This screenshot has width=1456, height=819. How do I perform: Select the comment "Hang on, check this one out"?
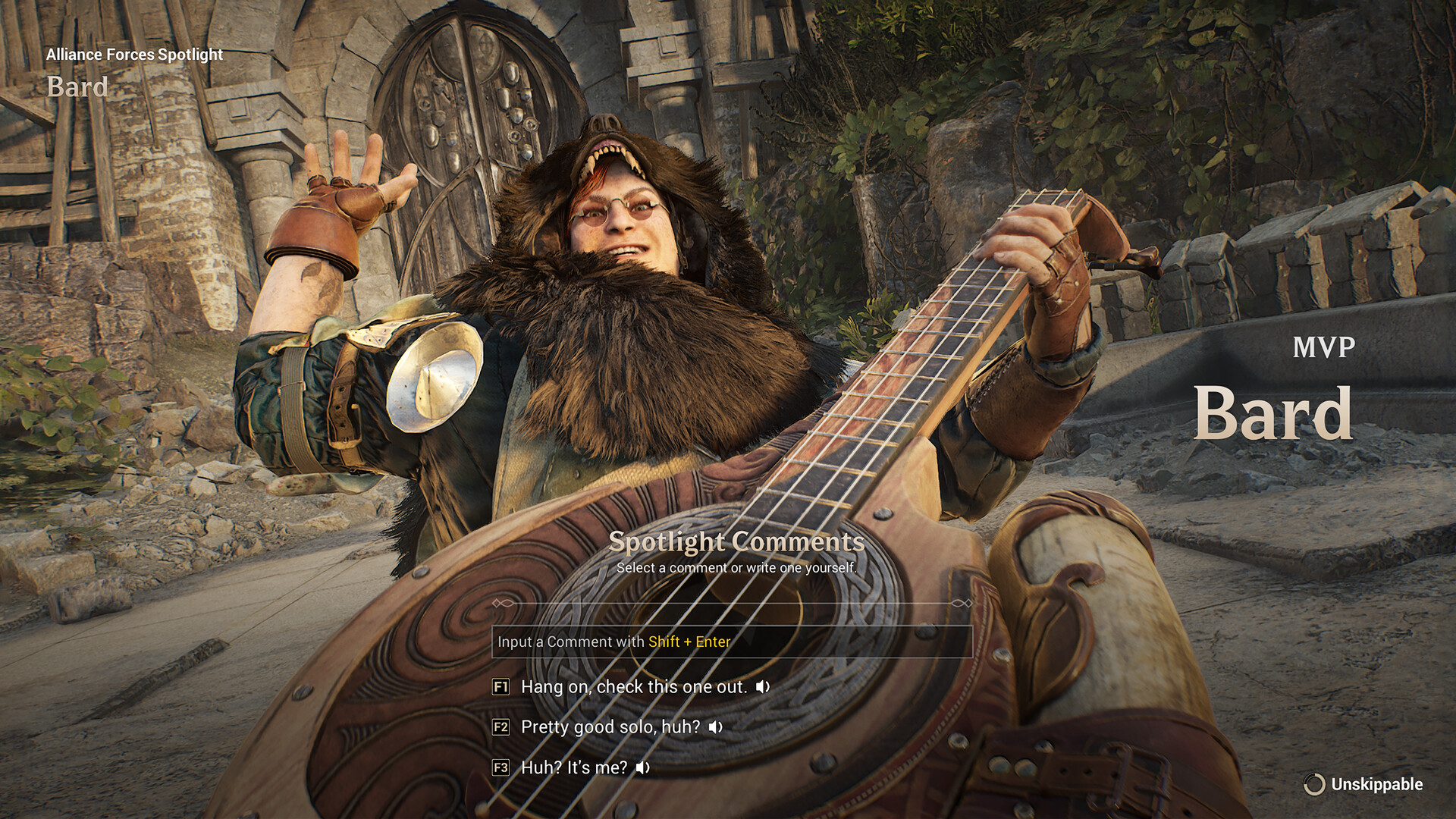click(x=634, y=687)
